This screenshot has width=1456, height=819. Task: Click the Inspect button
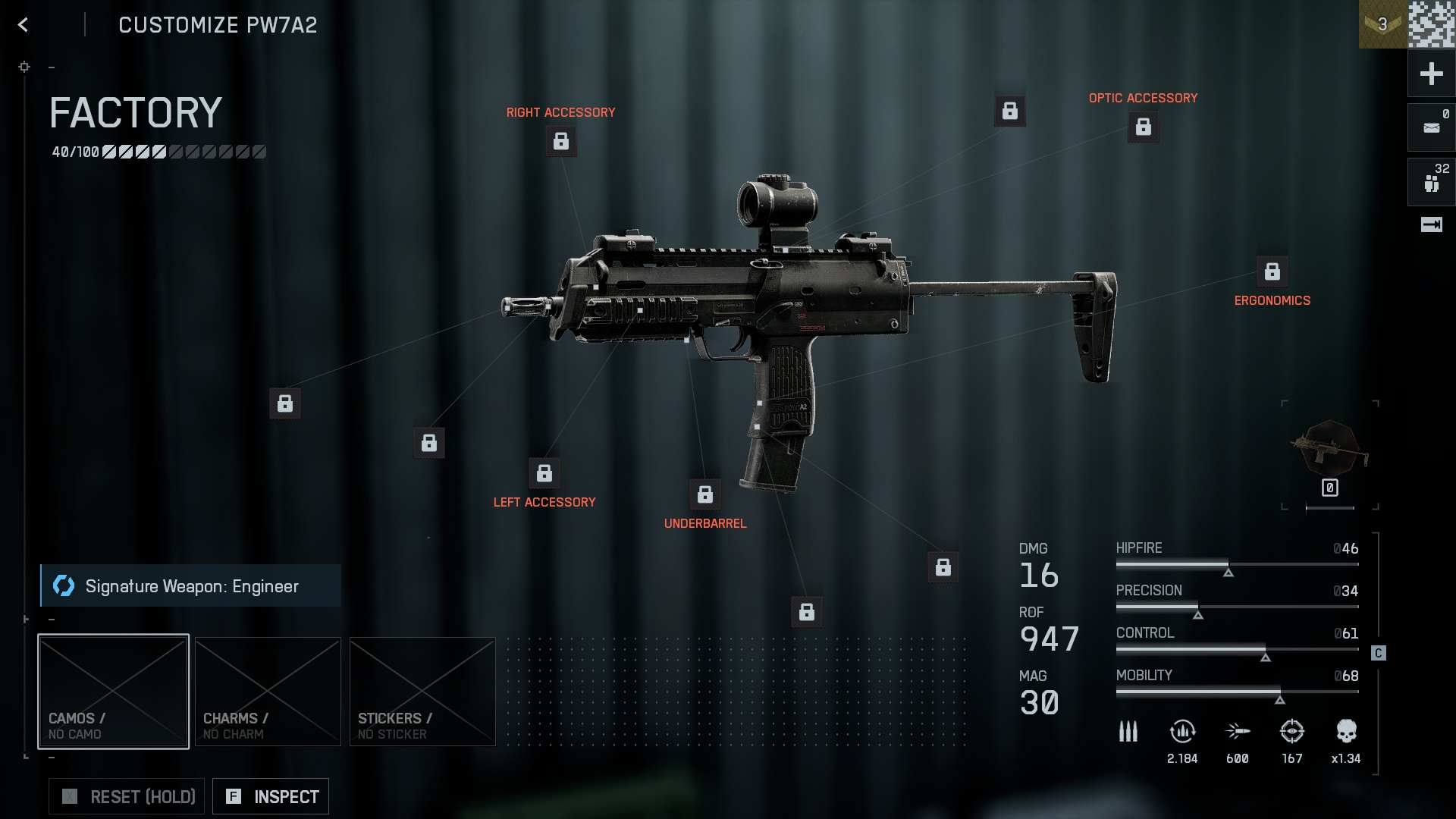(x=270, y=796)
